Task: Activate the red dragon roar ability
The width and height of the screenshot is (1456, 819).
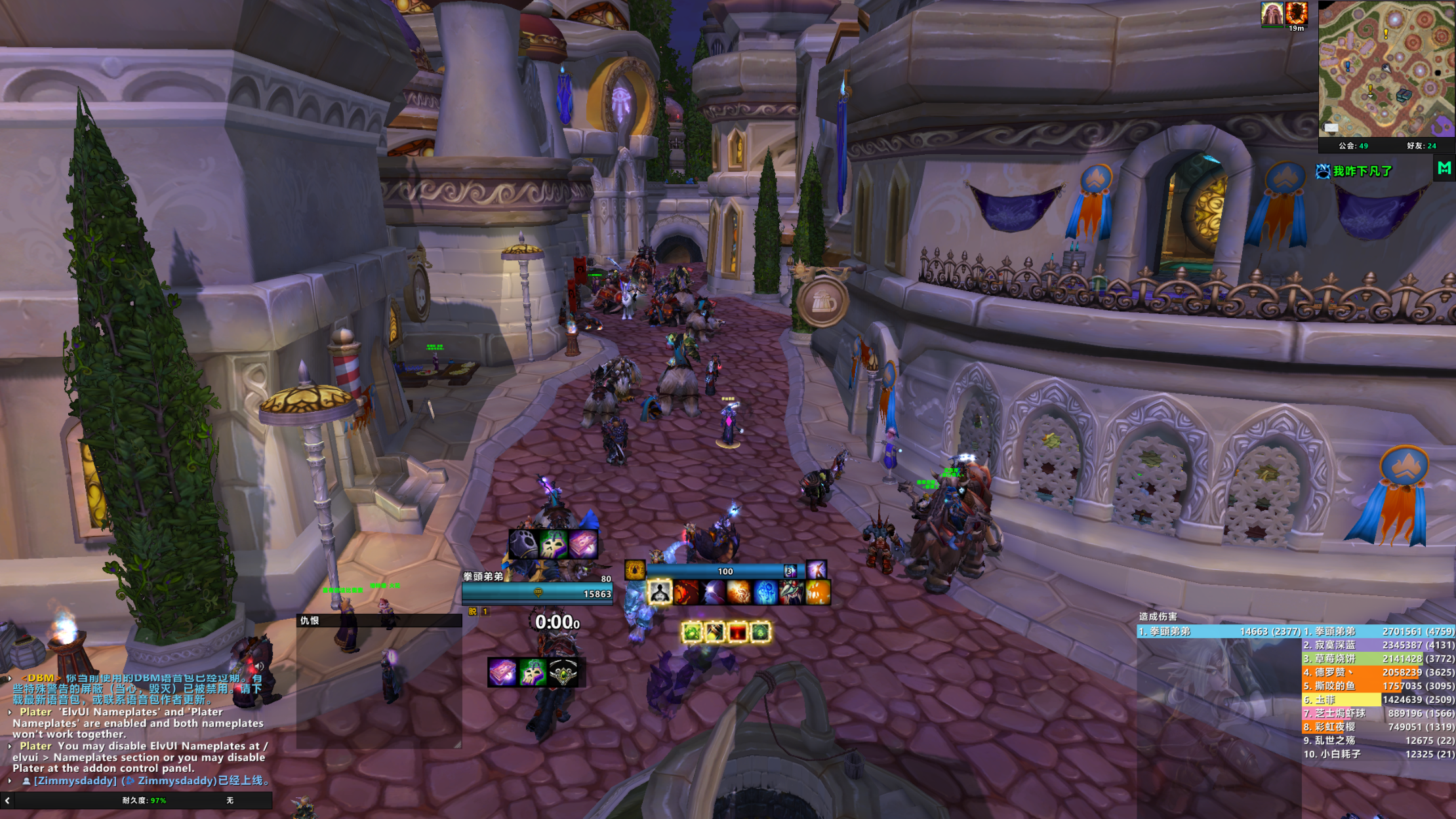Action: pyautogui.click(x=686, y=593)
